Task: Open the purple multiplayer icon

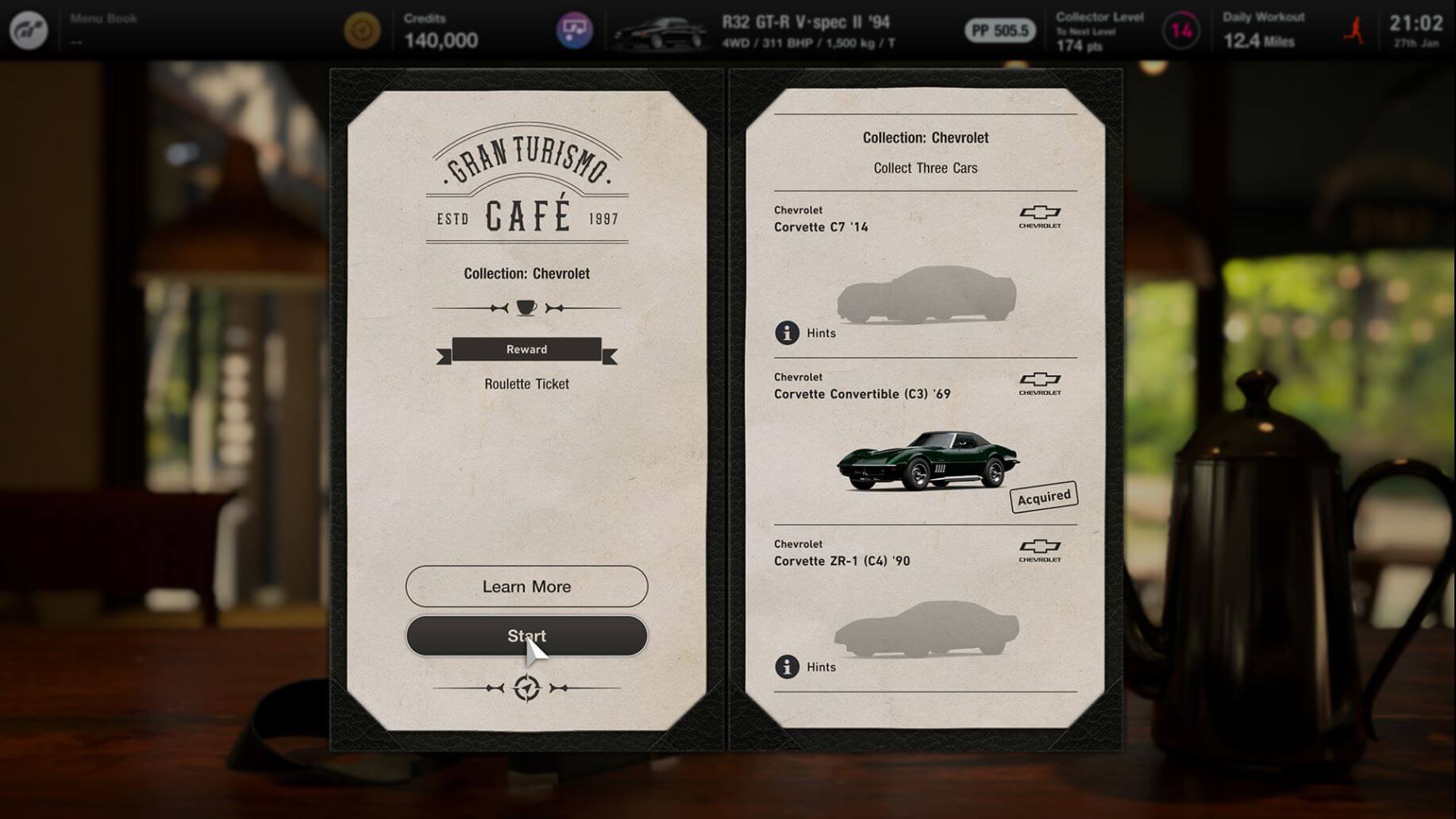Action: point(574,31)
